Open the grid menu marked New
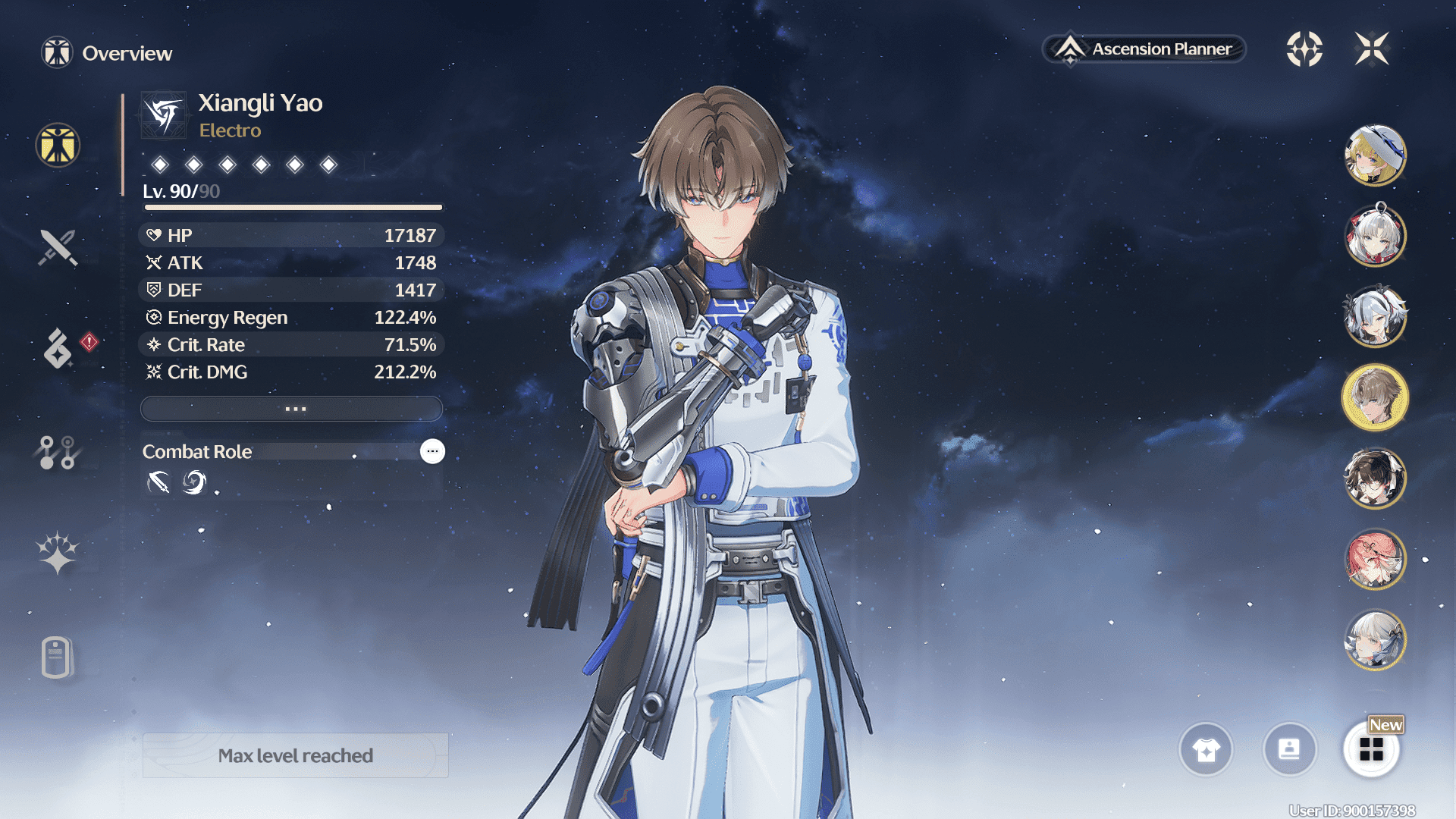This screenshot has height=819, width=1456. pos(1371,750)
